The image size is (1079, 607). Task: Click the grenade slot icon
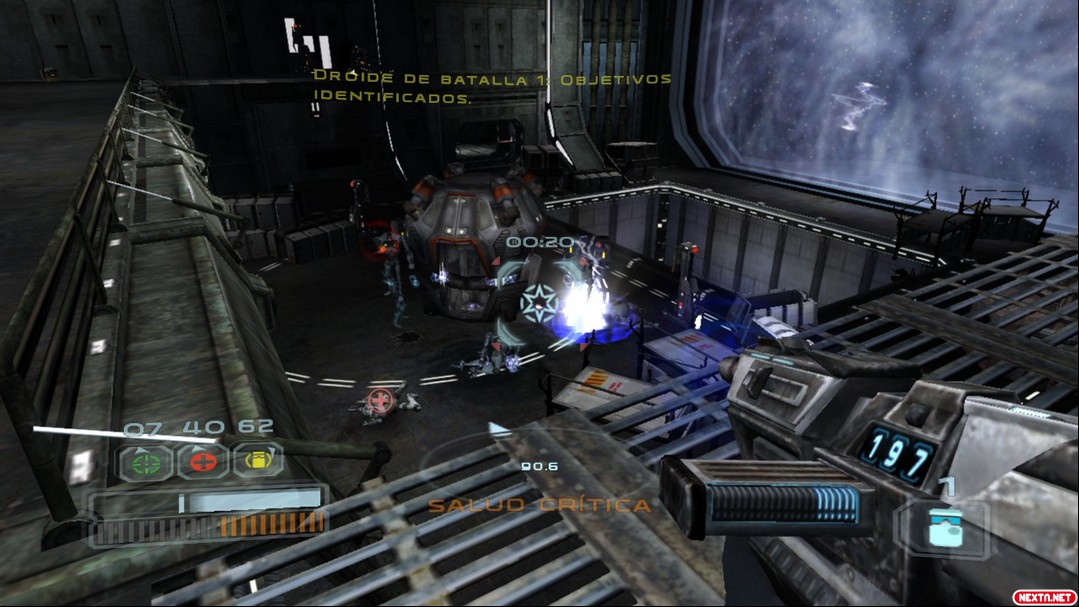tap(942, 528)
